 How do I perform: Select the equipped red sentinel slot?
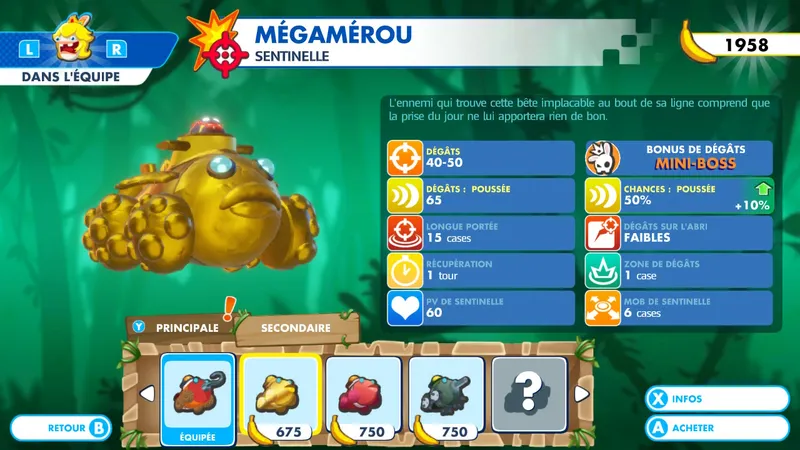[198, 397]
